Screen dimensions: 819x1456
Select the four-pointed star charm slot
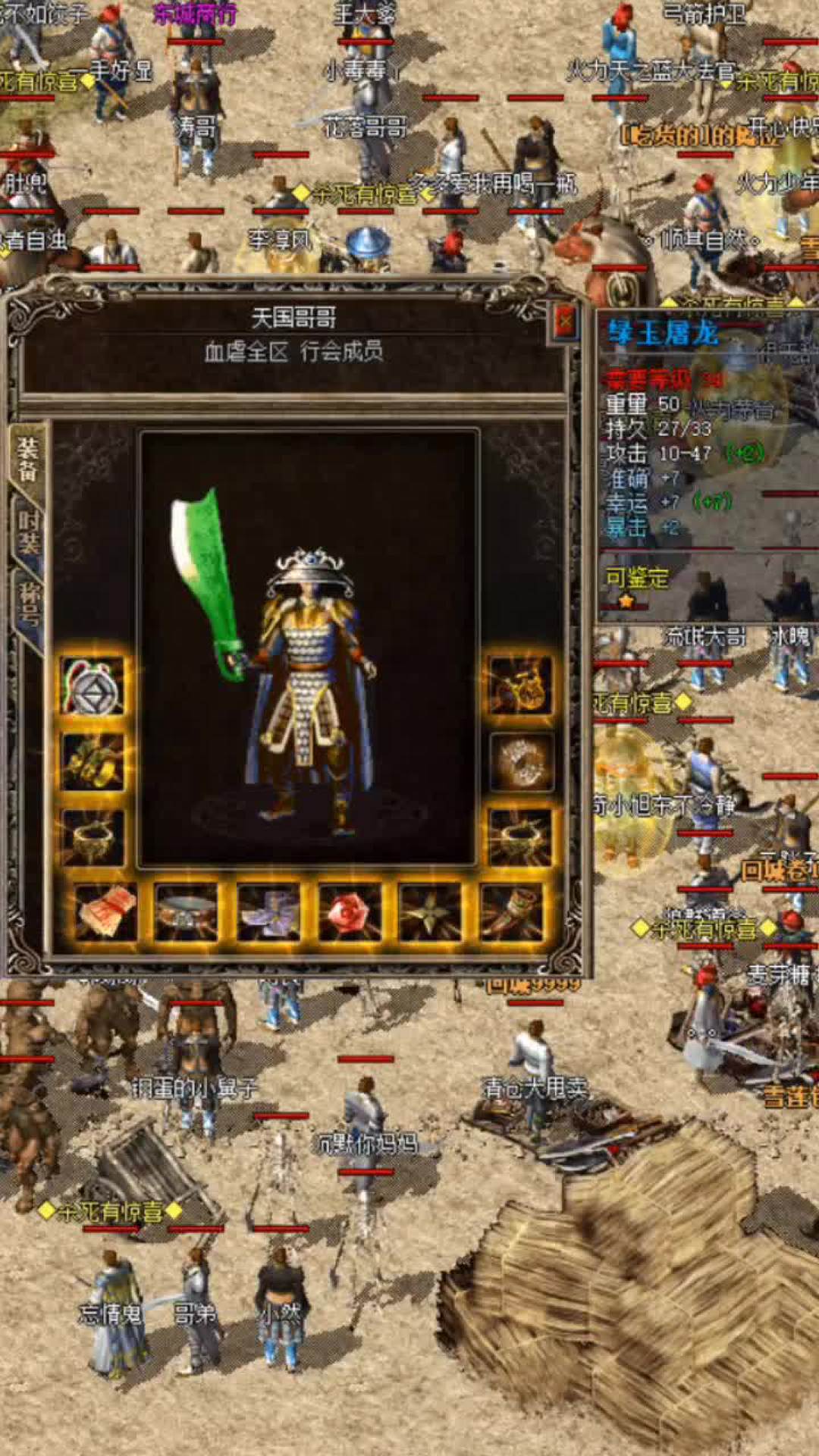point(430,912)
